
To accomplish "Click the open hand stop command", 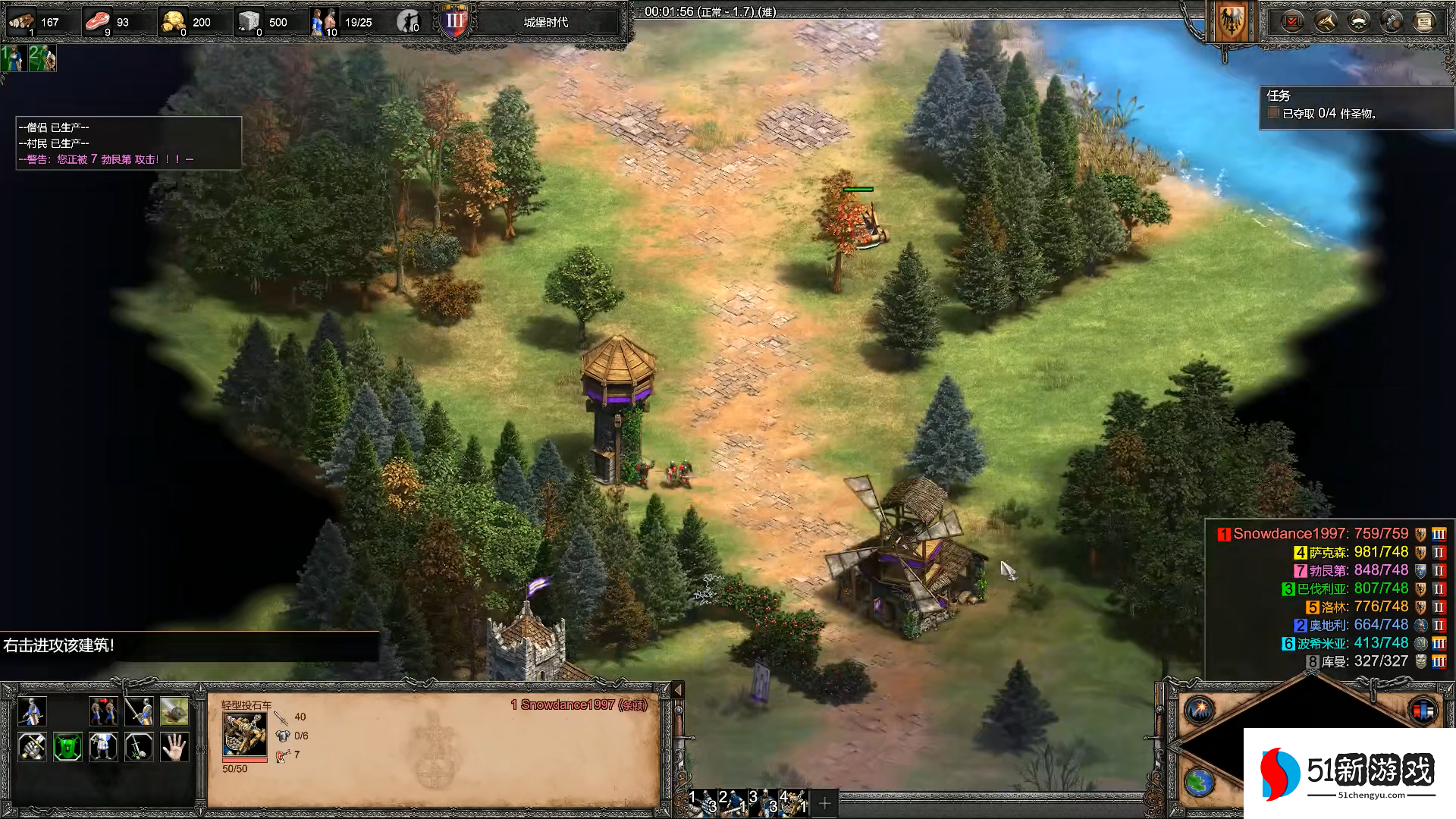I will coord(174,747).
